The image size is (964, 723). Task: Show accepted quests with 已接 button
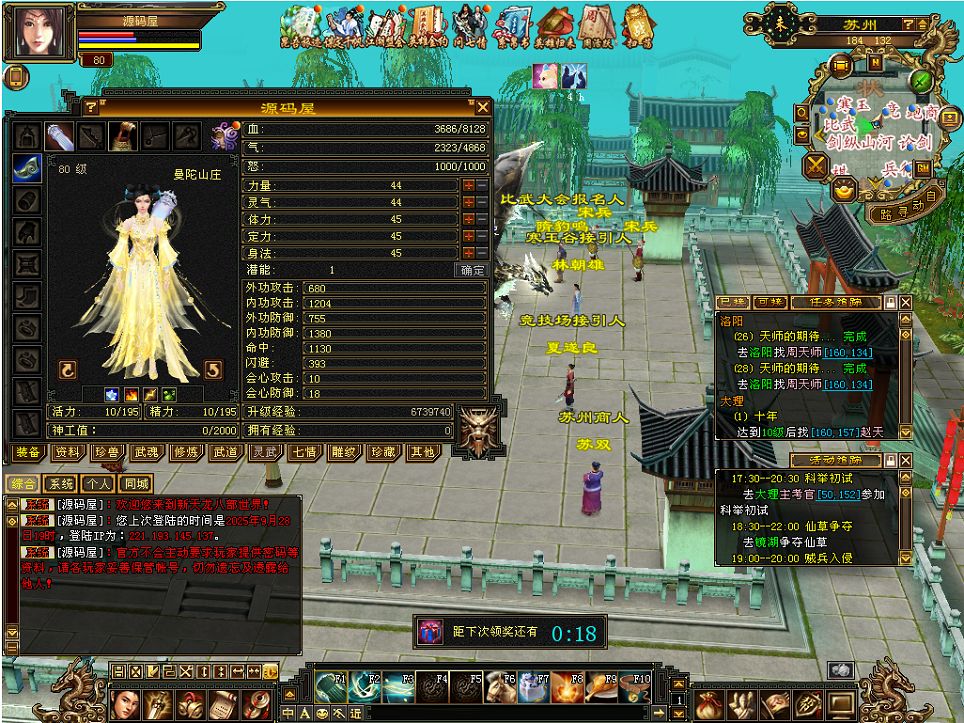pyautogui.click(x=735, y=302)
